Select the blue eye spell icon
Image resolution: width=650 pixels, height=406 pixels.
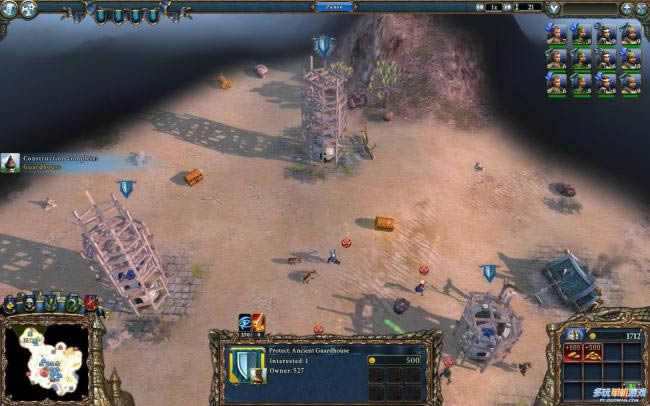pyautogui.click(x=245, y=321)
